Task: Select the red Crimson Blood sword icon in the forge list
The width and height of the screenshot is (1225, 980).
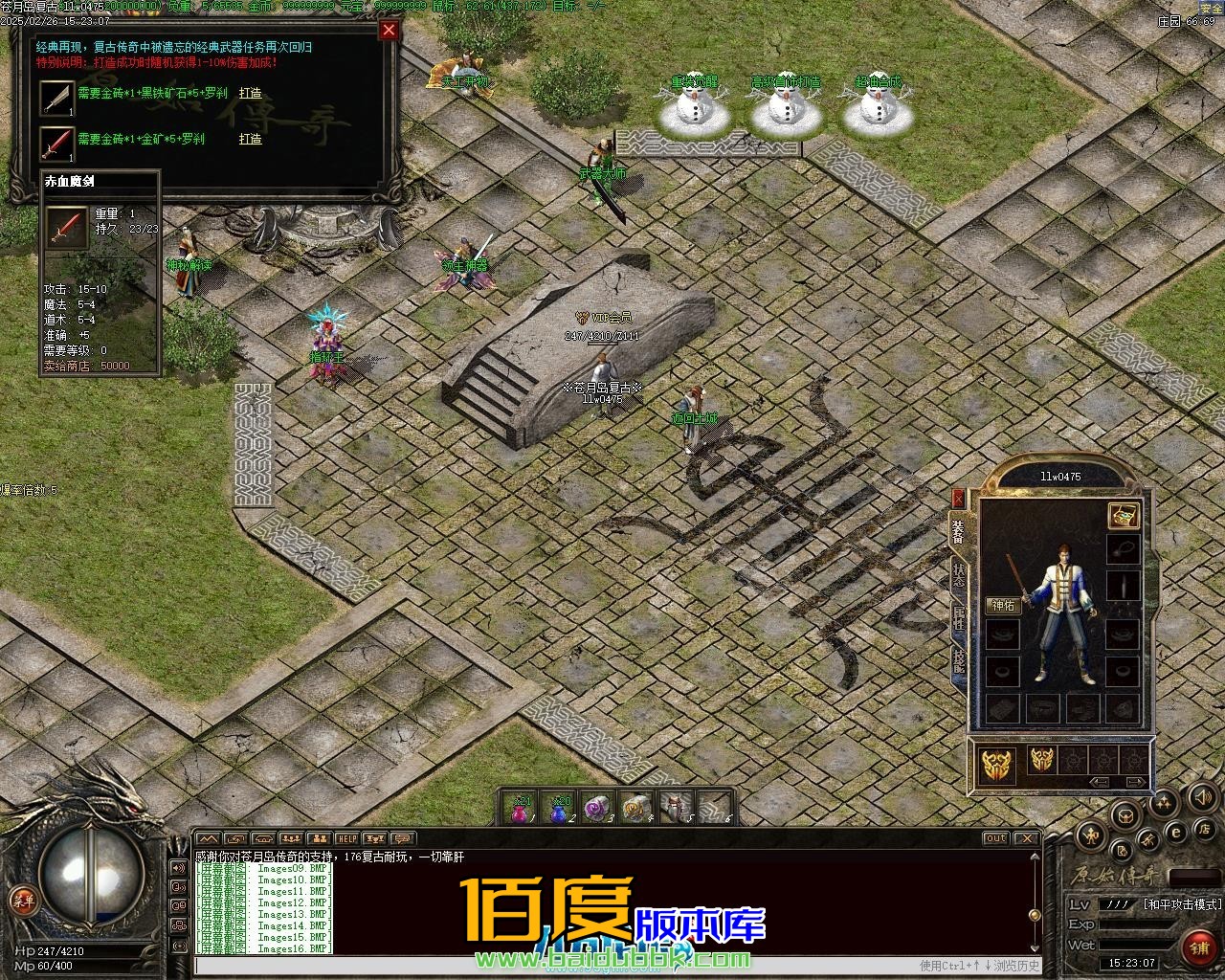Action: (x=56, y=143)
